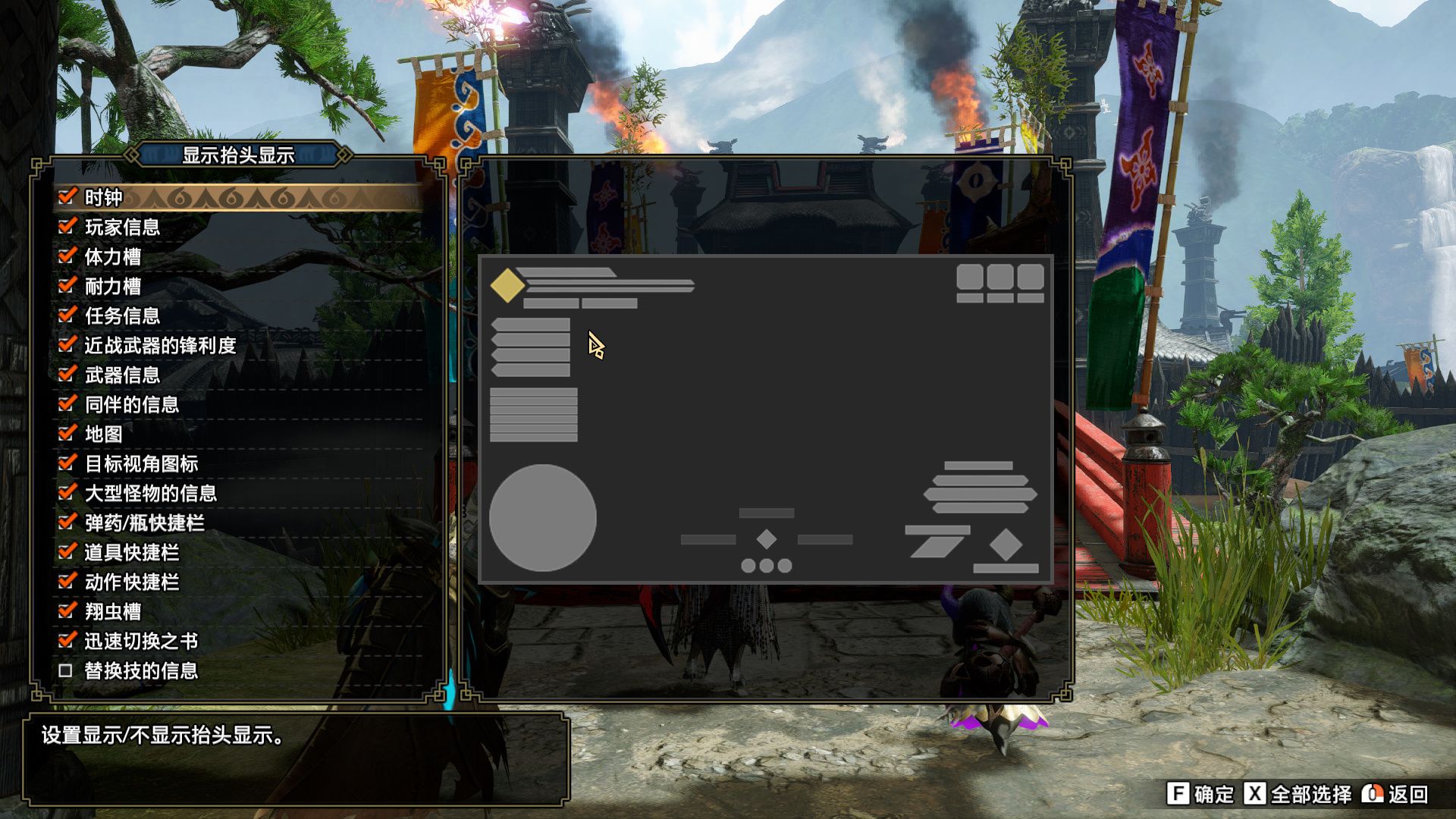Select the 玩家信息 list entry
The image size is (1456, 819).
click(x=121, y=227)
